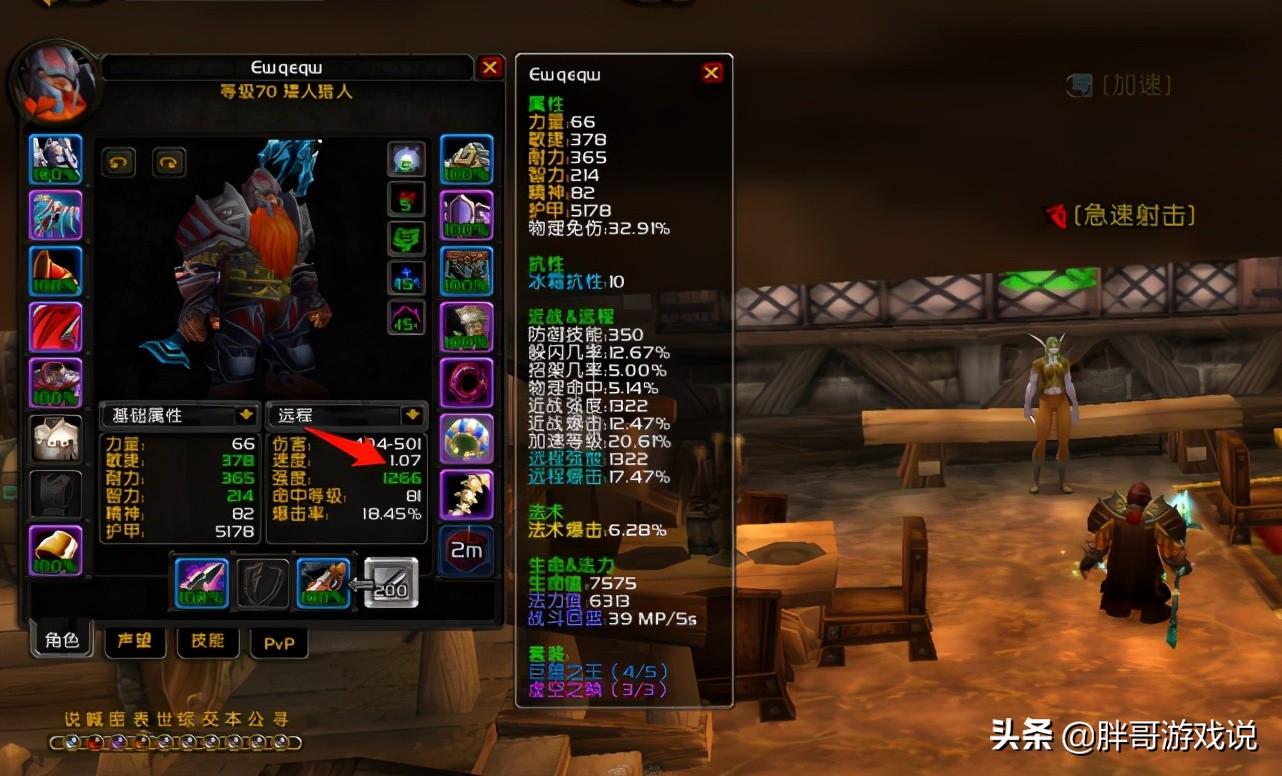Open the PvP tab
This screenshot has height=776, width=1282.
coord(278,643)
